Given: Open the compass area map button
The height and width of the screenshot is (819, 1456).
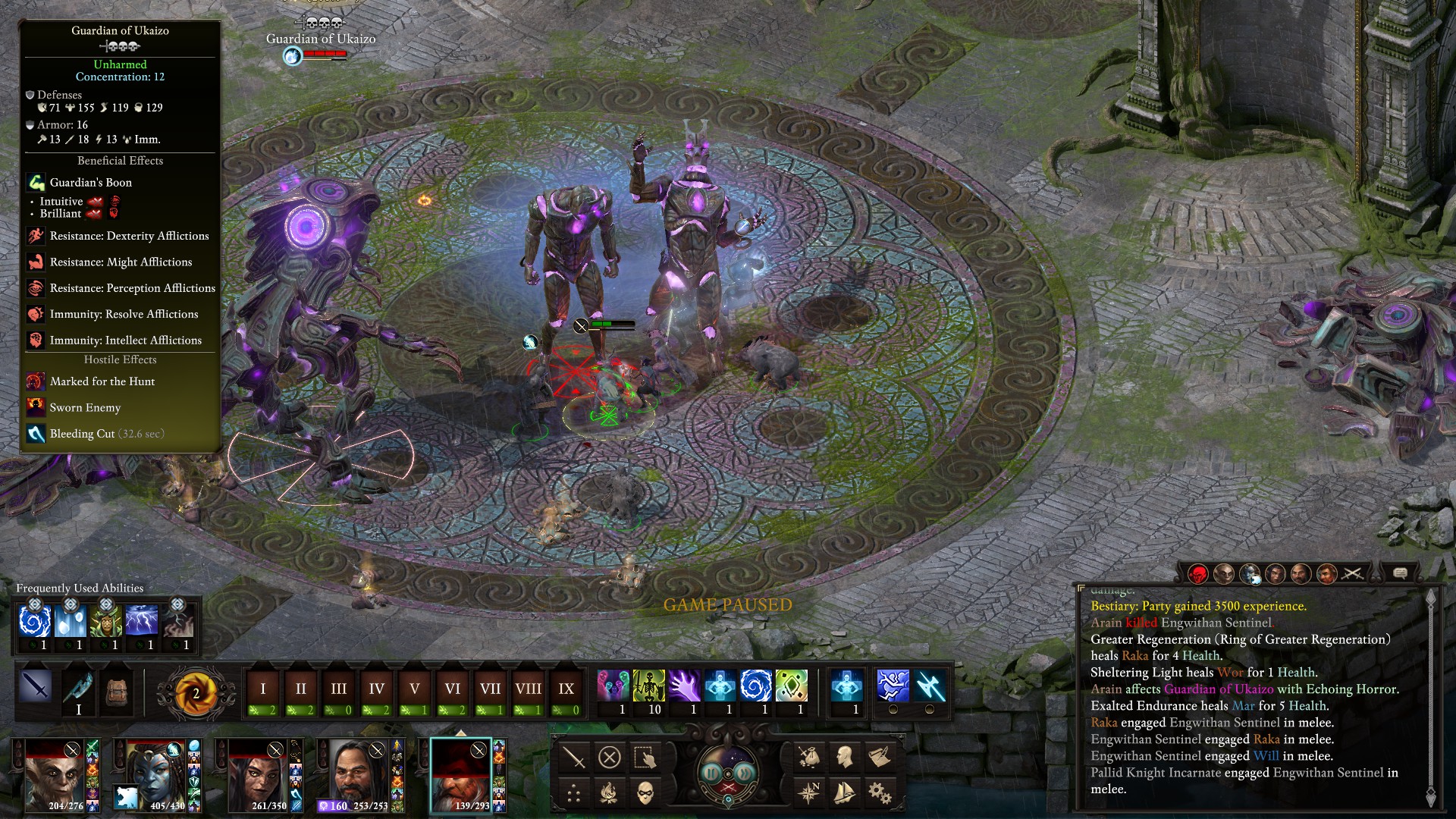Looking at the screenshot, I should pyautogui.click(x=809, y=793).
